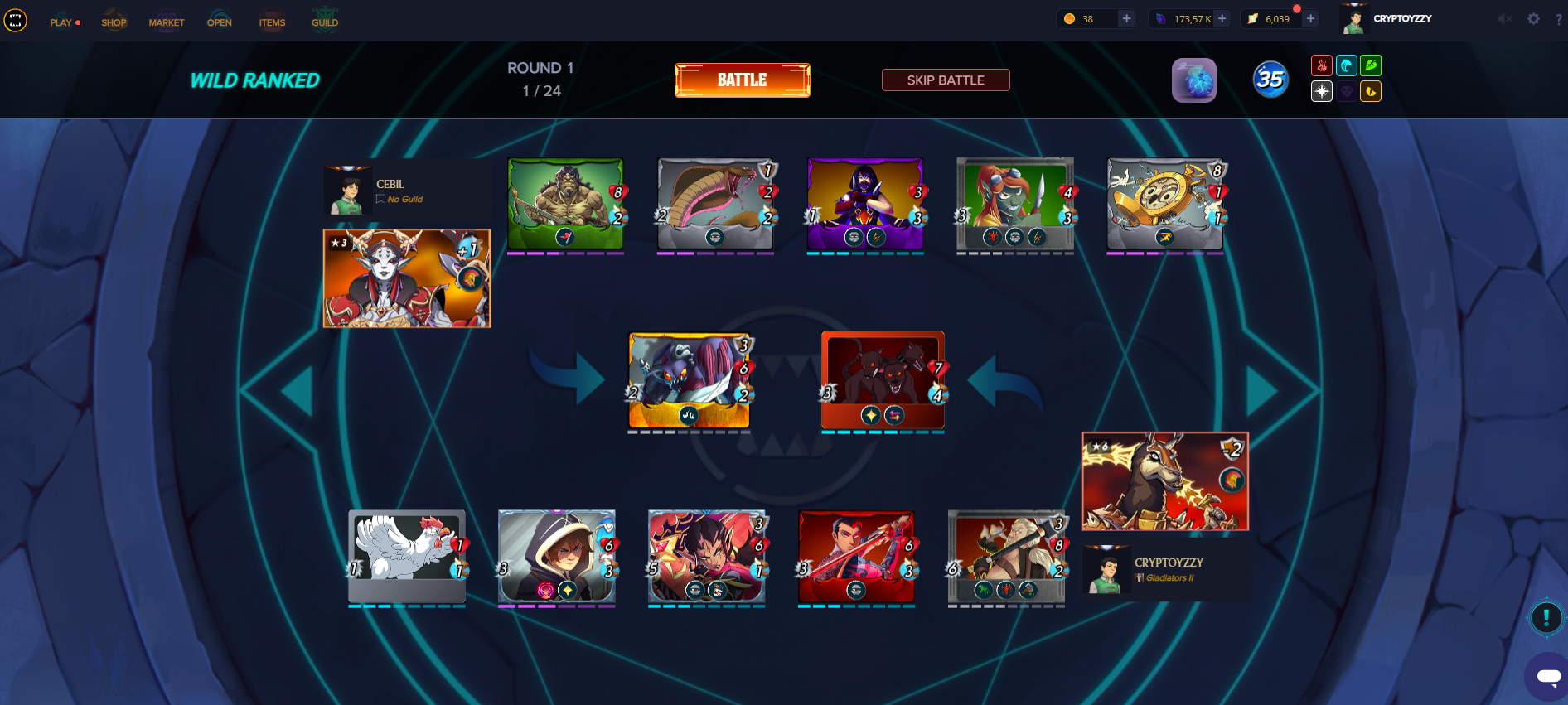Screen dimensions: 1568x705
Task: Click the exclamation alert icon
Action: coord(1546,617)
